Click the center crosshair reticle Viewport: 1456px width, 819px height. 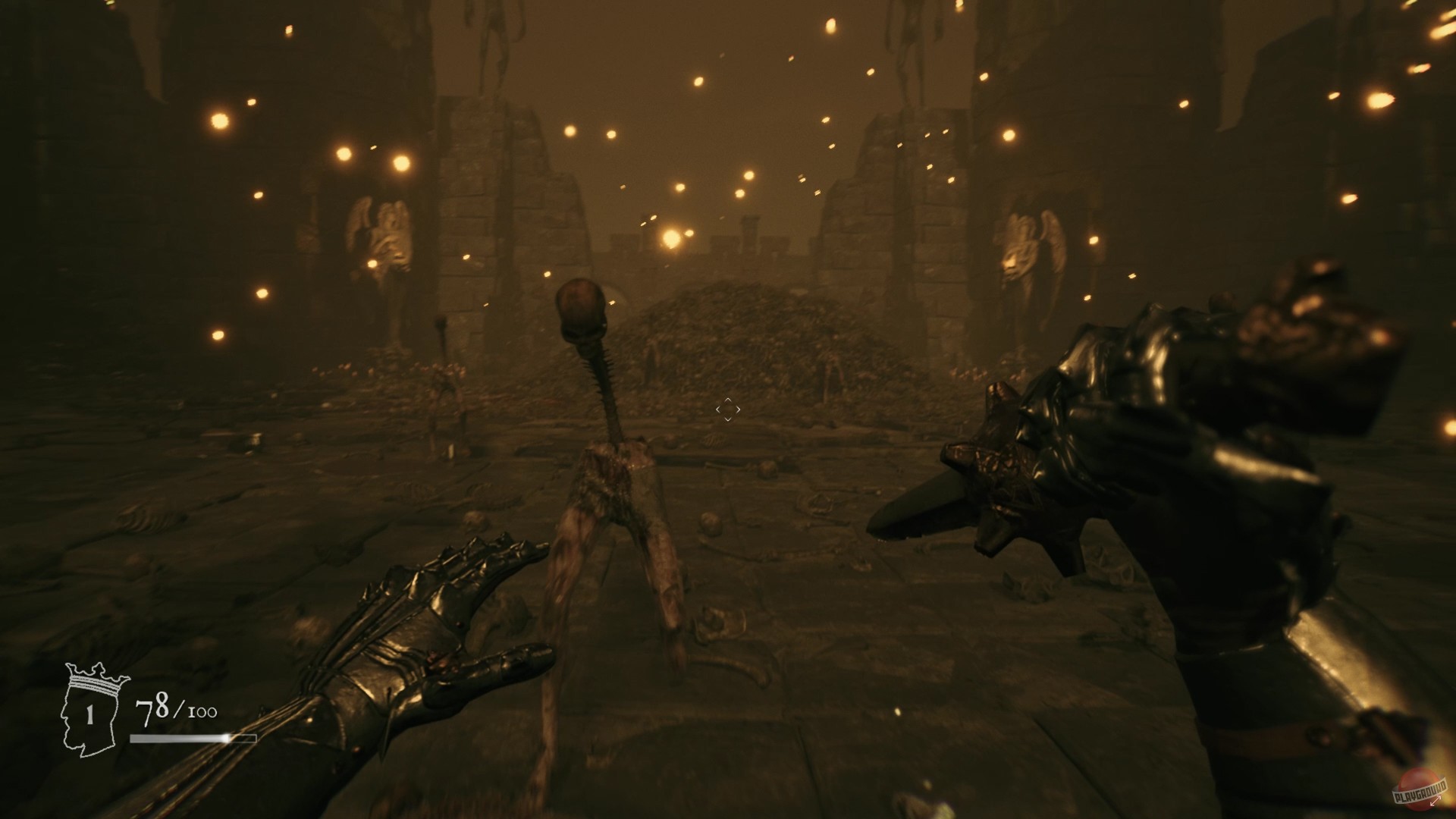(728, 409)
